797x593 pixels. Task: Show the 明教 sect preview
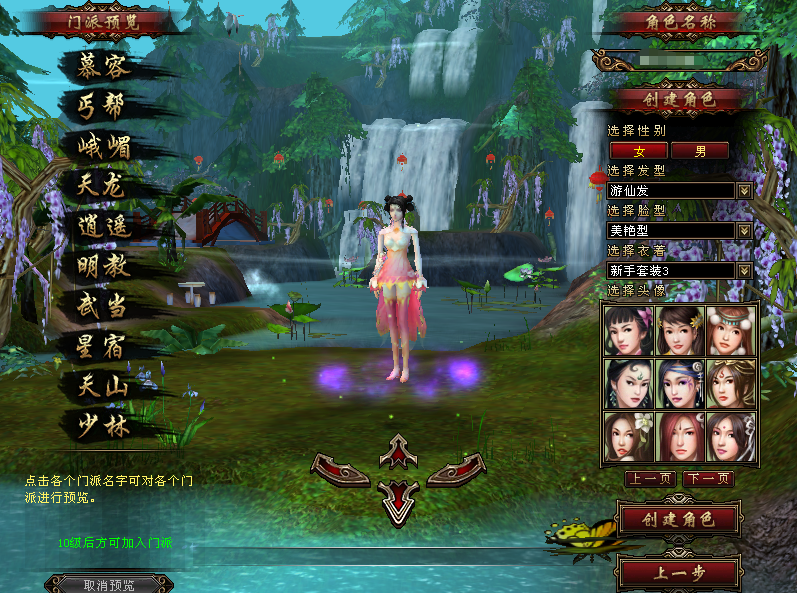tap(105, 267)
